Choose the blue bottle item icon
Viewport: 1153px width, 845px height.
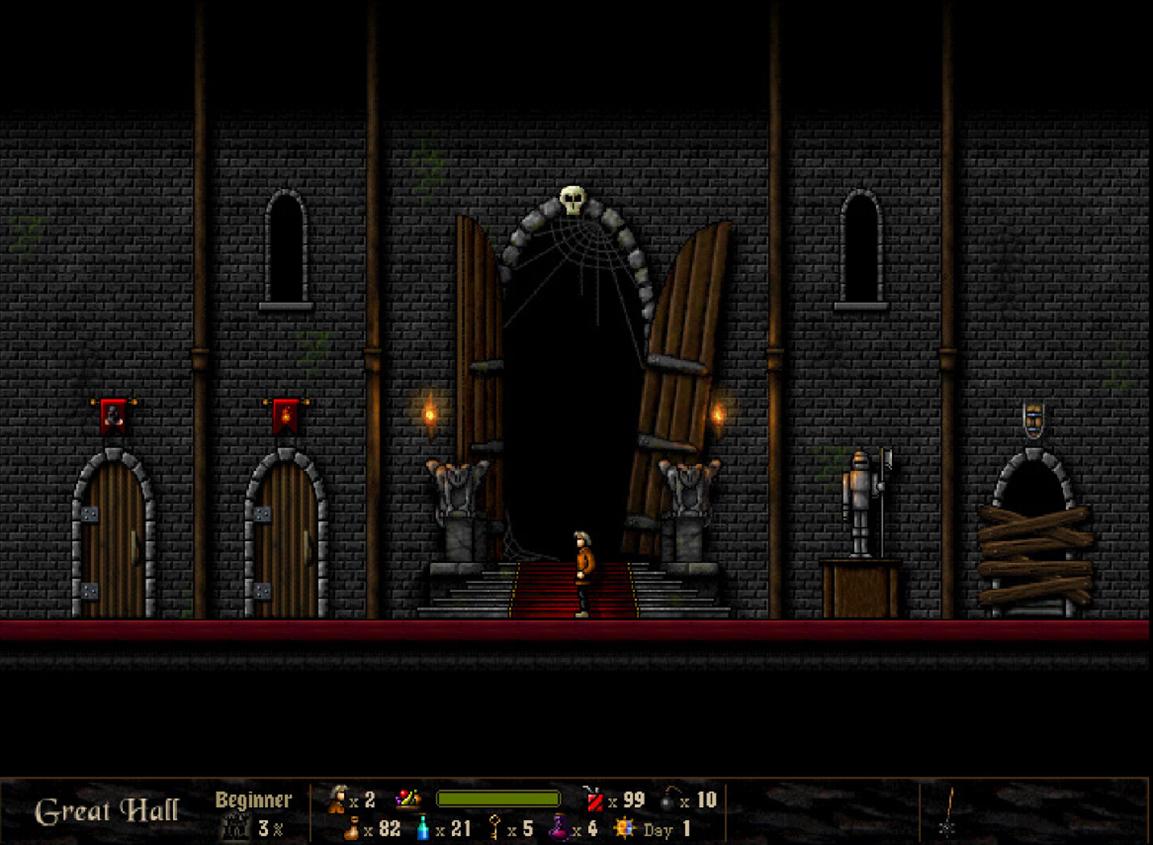tap(423, 829)
